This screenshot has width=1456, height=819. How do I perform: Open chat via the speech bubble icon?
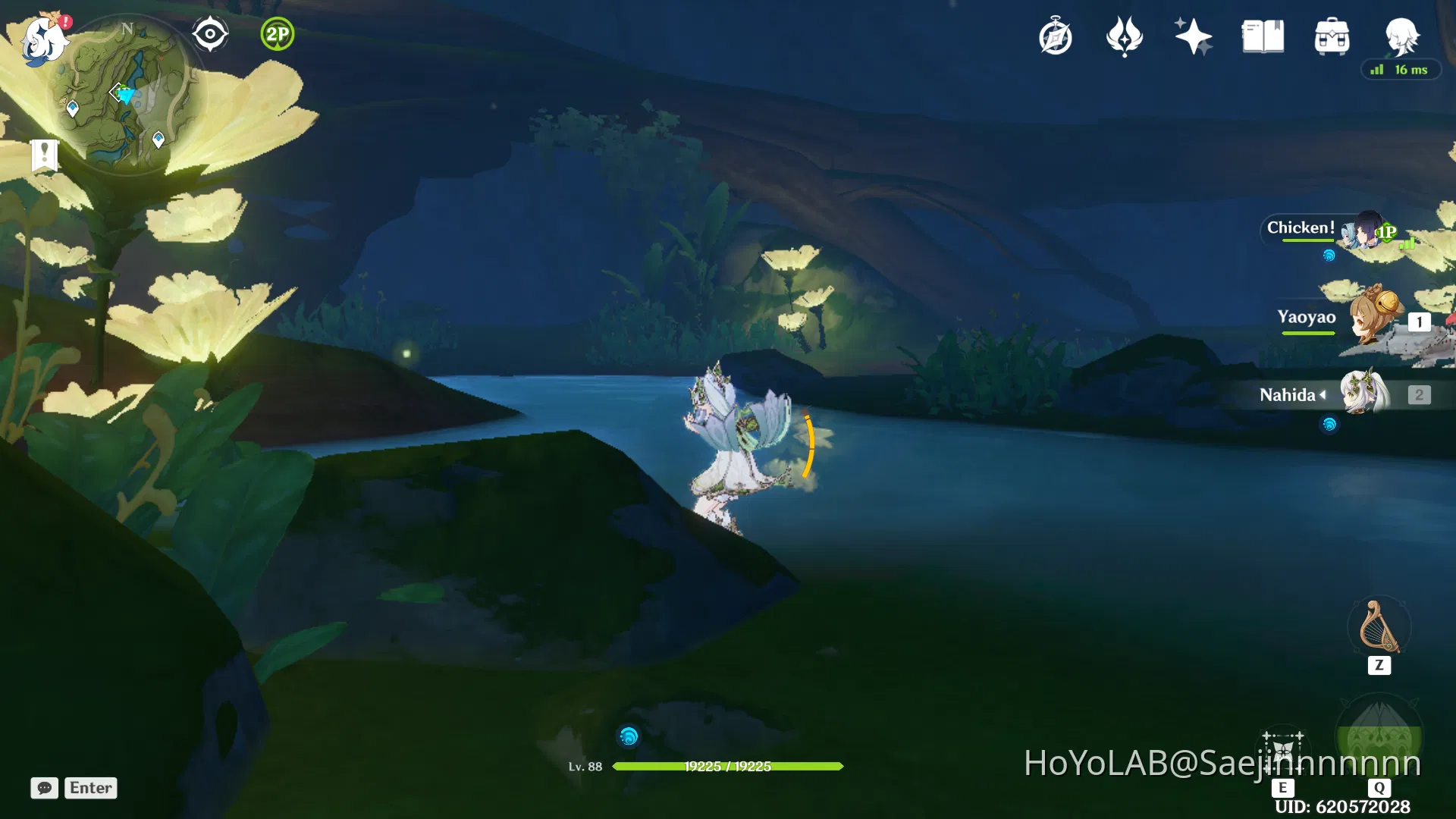[x=45, y=789]
